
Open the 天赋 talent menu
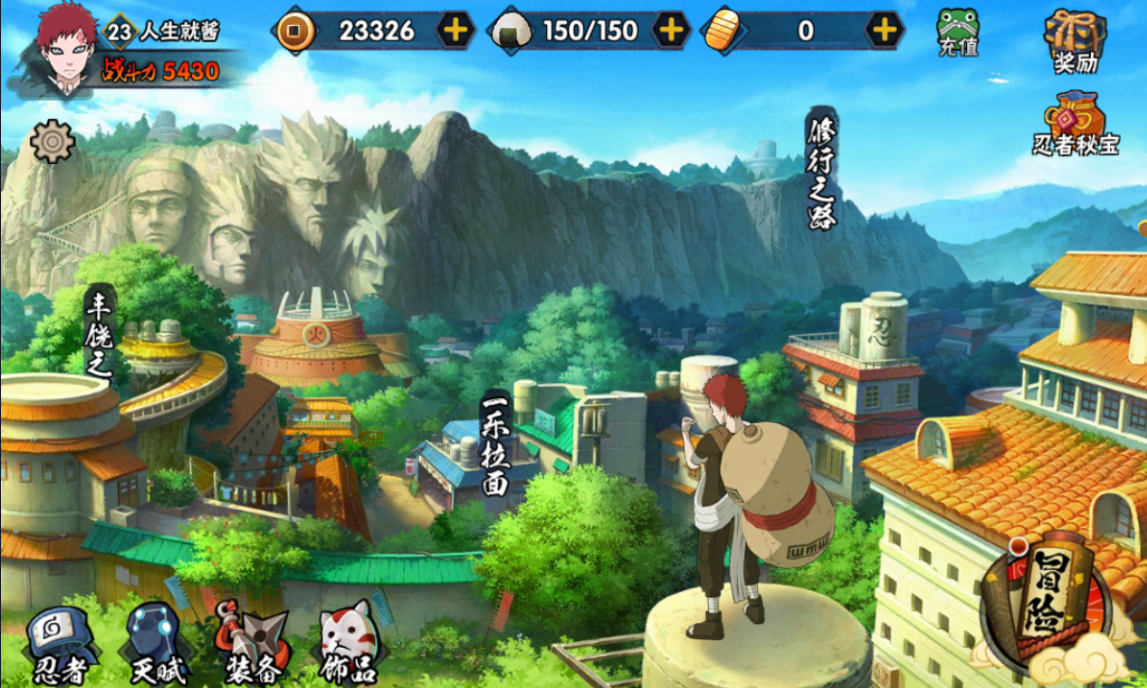pos(155,645)
